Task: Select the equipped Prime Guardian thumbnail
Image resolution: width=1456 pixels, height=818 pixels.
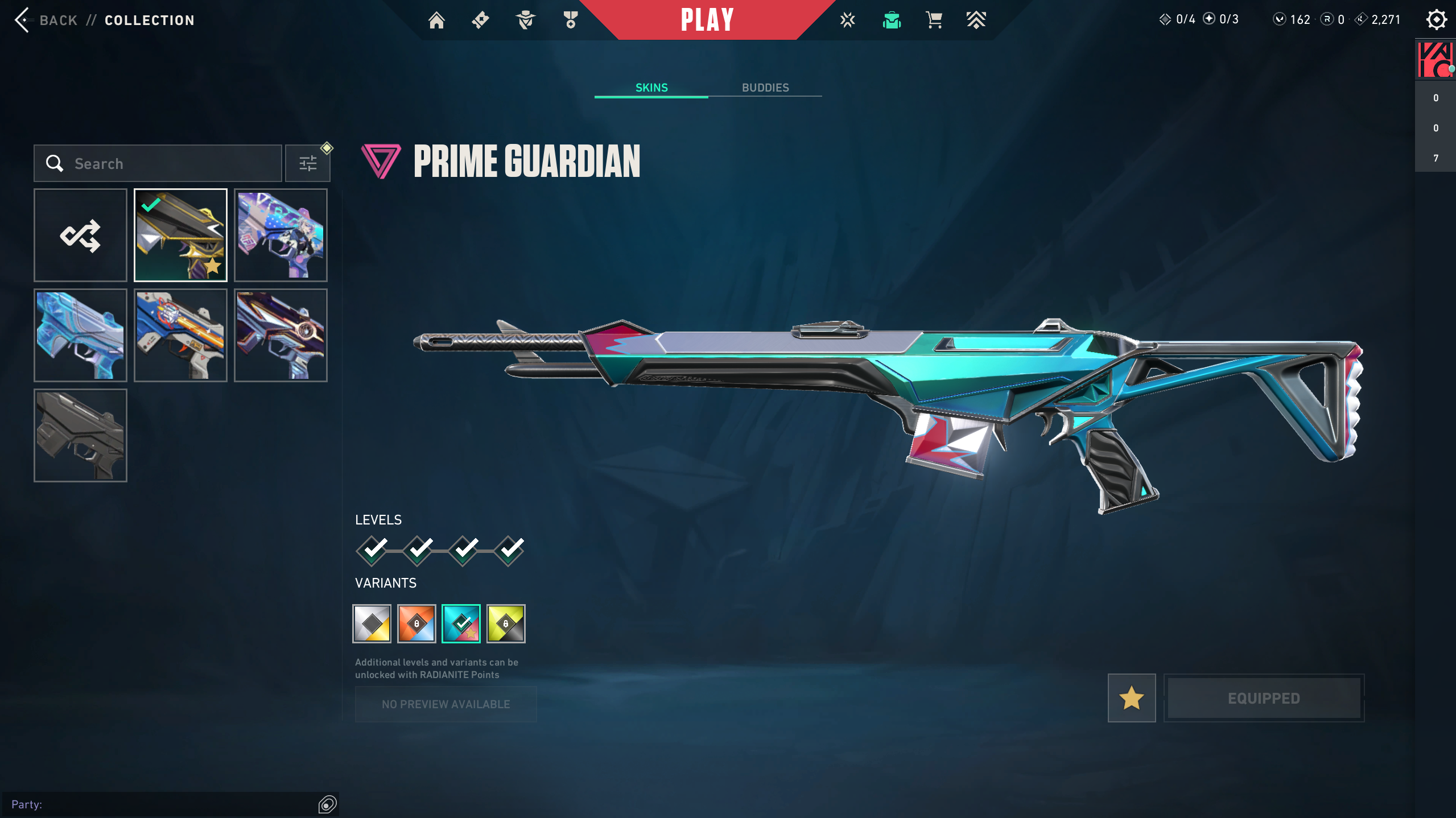Action: click(180, 236)
